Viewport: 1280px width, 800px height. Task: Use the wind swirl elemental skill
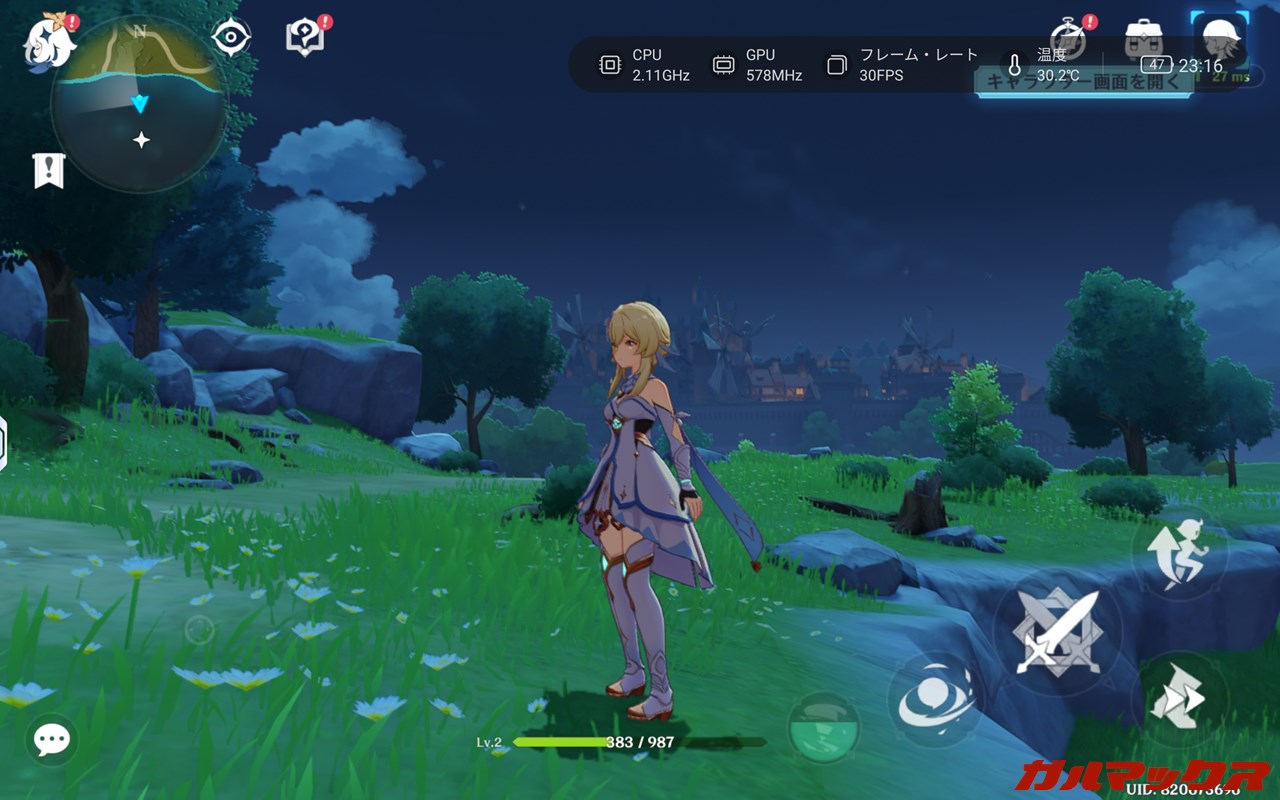click(935, 699)
